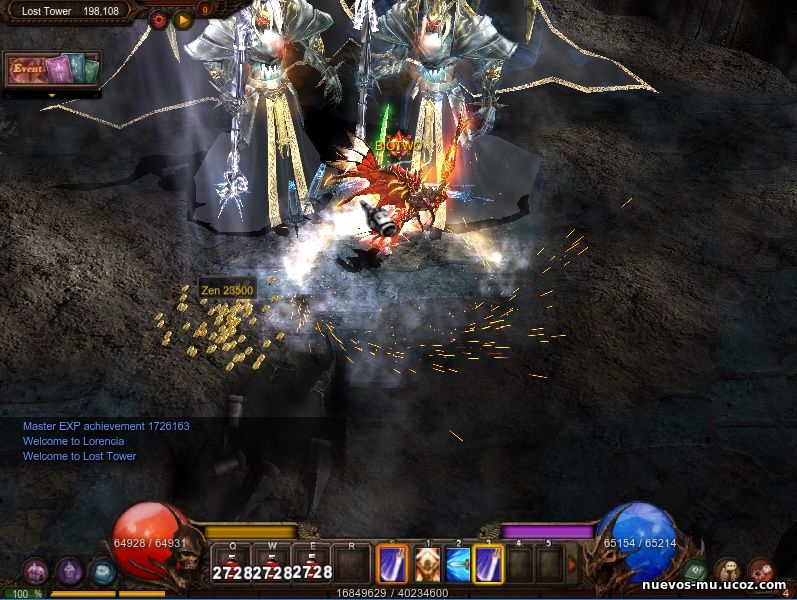Viewport: 797px width, 600px height.
Task: Click the green round icon near the mana orb
Action: [695, 571]
